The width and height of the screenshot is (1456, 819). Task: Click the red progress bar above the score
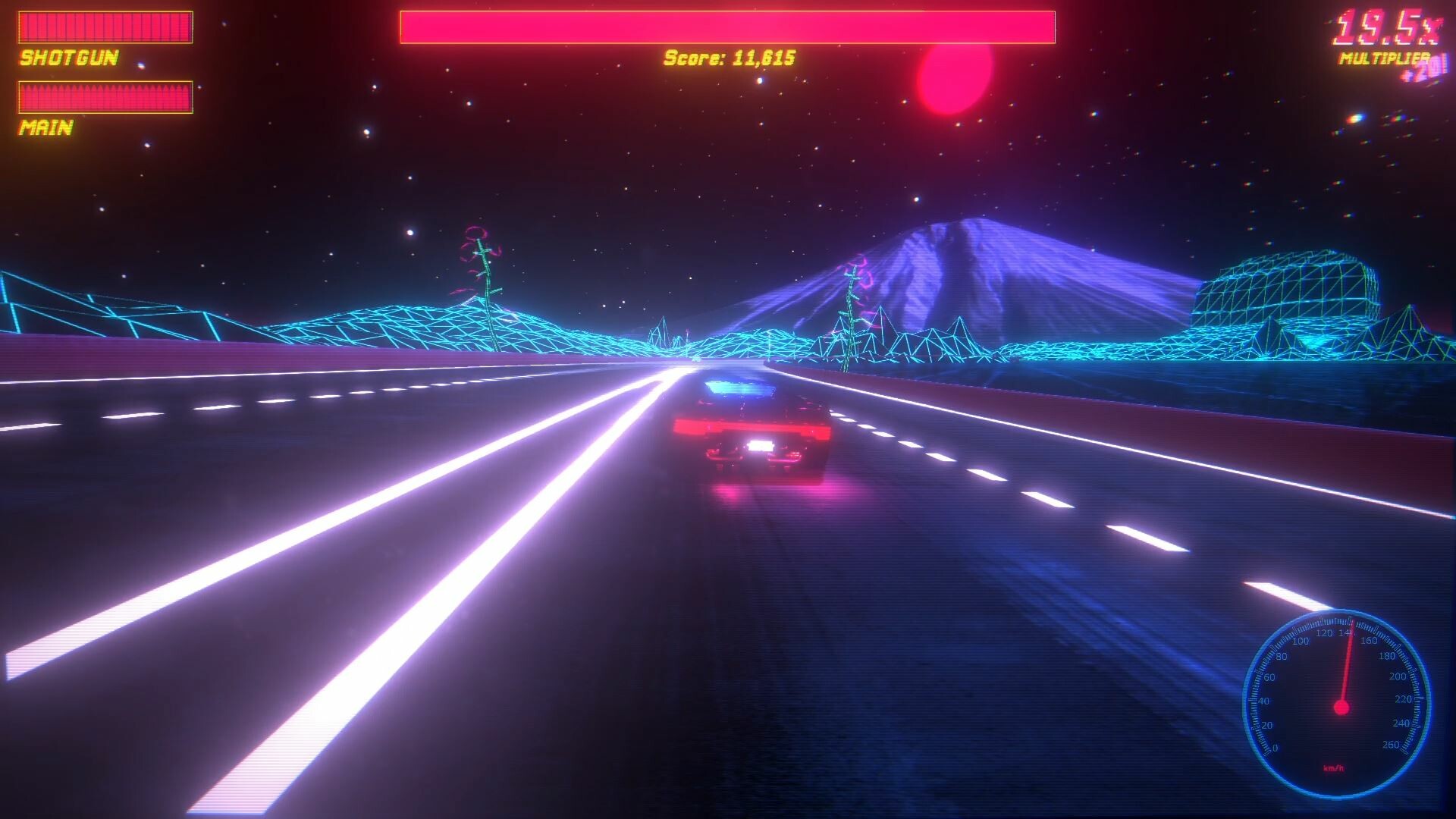click(x=728, y=25)
